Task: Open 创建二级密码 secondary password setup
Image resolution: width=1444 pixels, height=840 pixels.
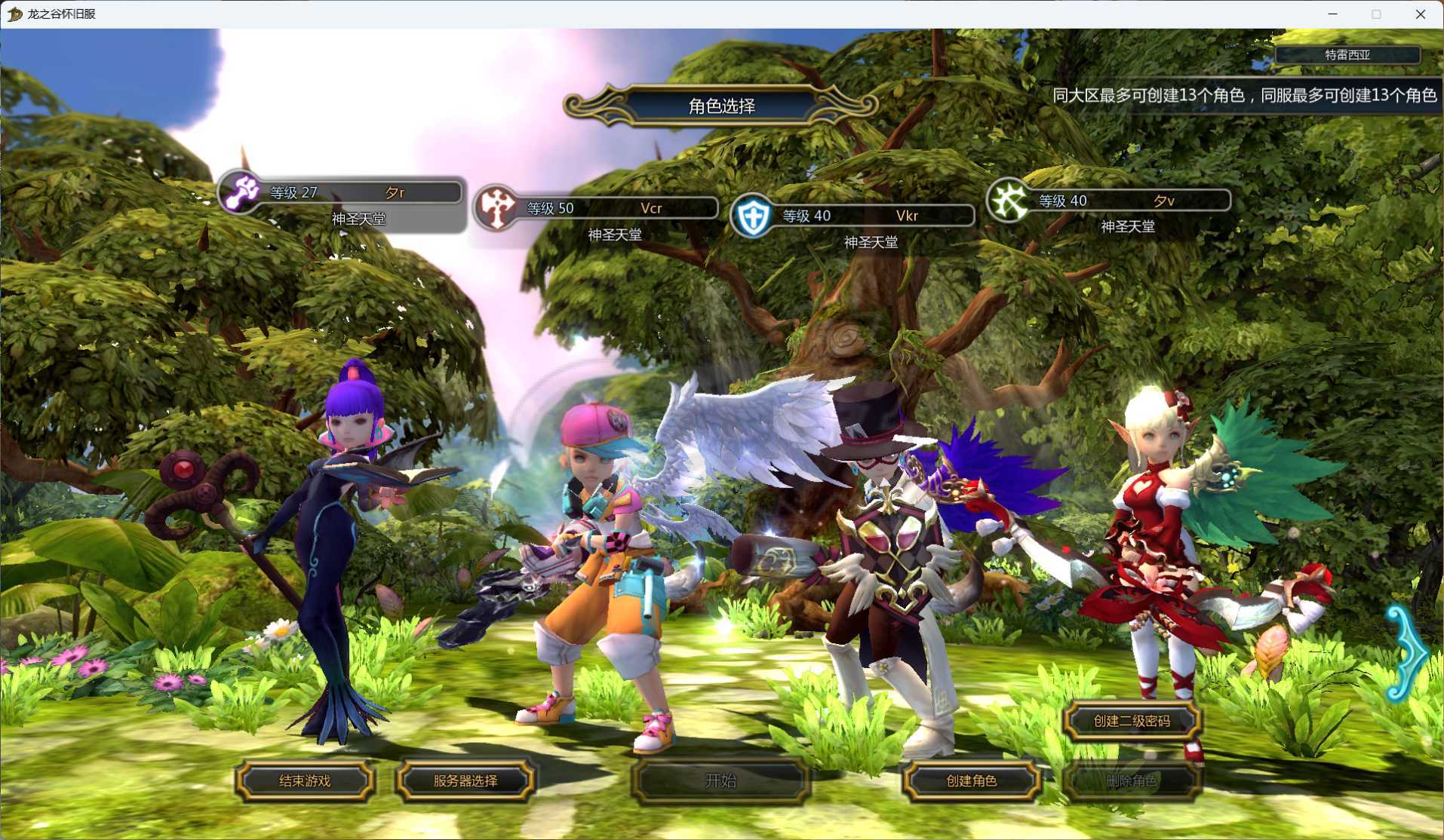Action: click(1132, 721)
